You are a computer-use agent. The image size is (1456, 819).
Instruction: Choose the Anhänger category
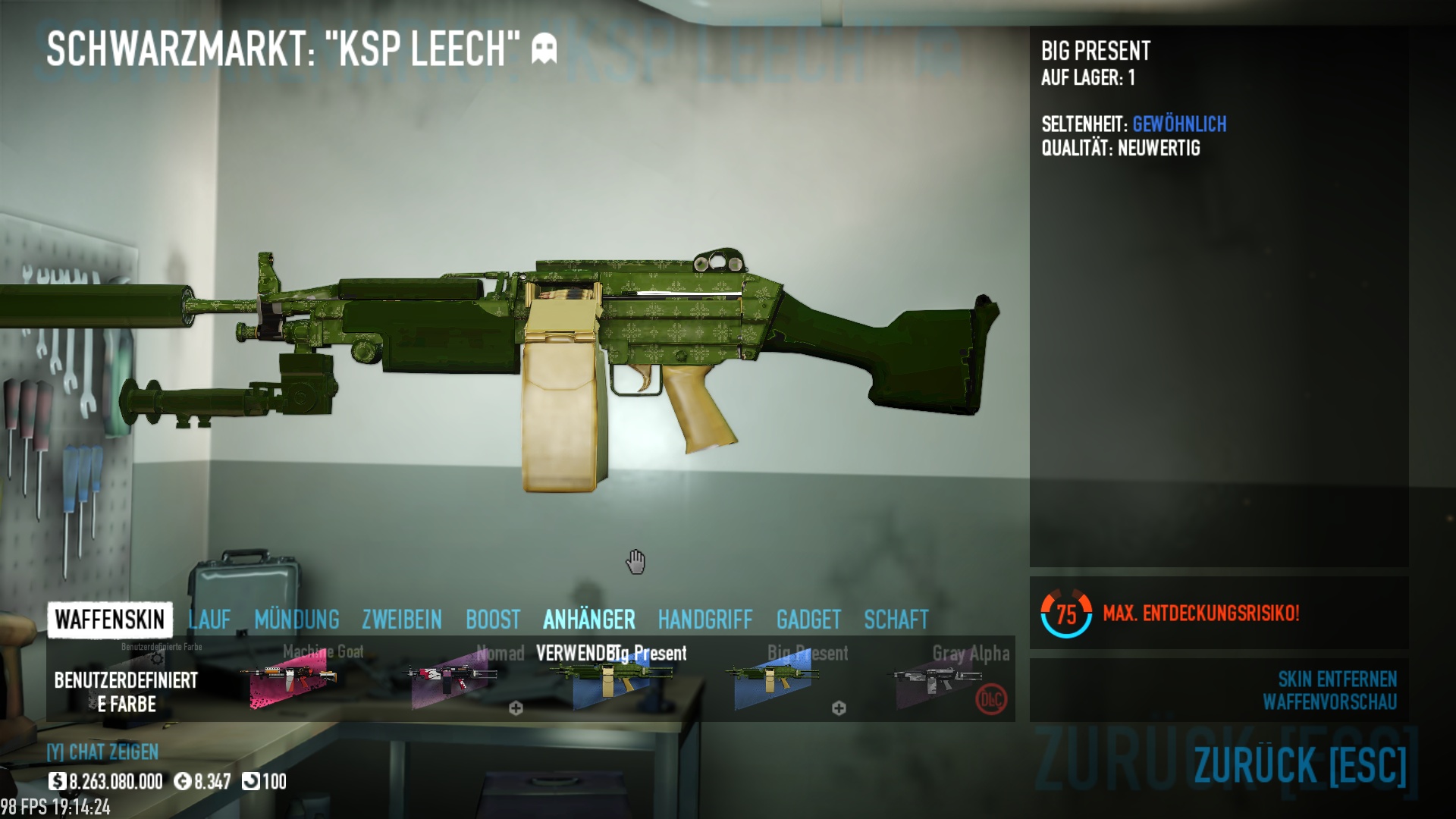click(589, 620)
